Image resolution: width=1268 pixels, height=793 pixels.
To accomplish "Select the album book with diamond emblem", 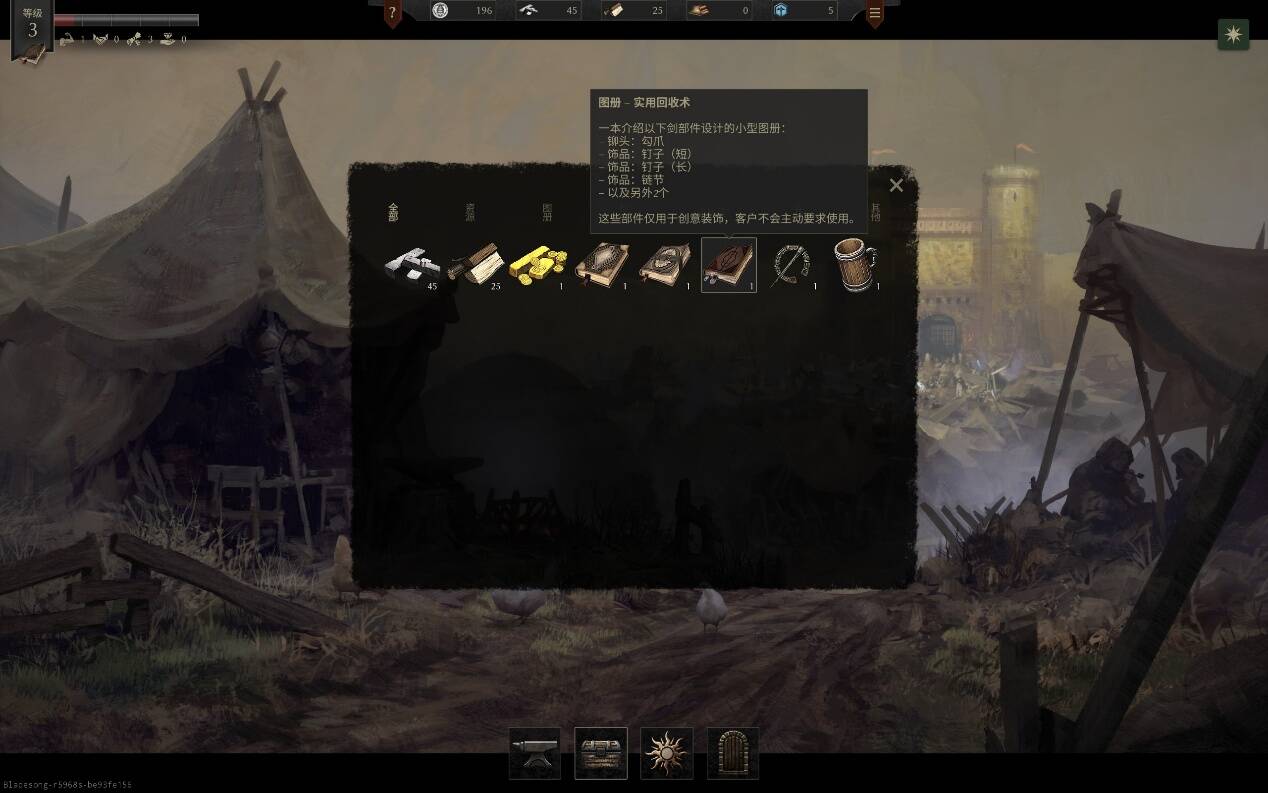I will (x=602, y=266).
